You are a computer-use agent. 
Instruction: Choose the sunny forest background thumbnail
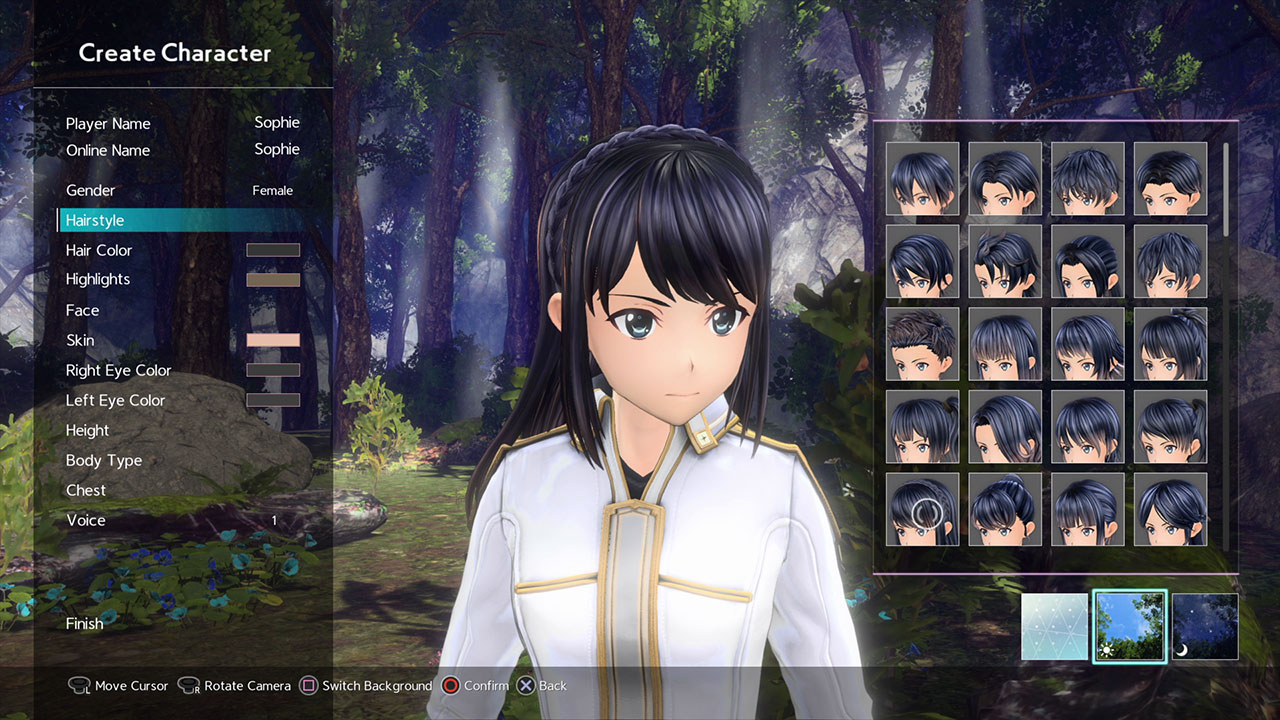1130,627
